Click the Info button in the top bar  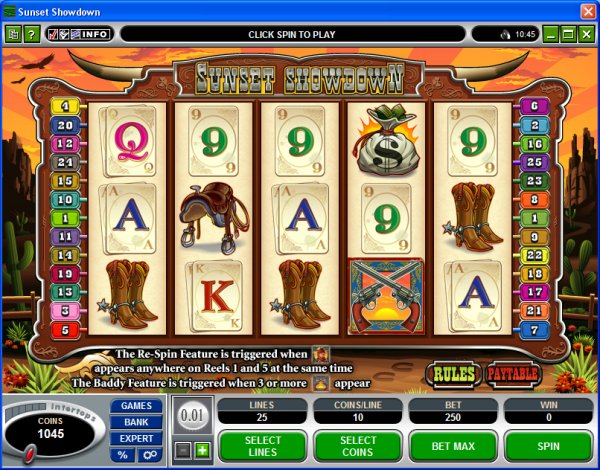point(95,34)
